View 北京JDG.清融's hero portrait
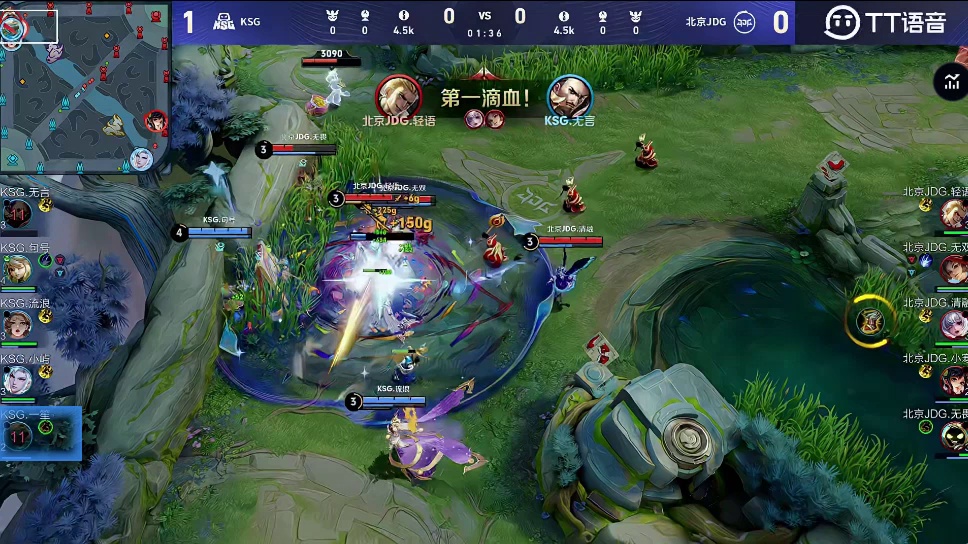This screenshot has width=968, height=544. tap(952, 324)
